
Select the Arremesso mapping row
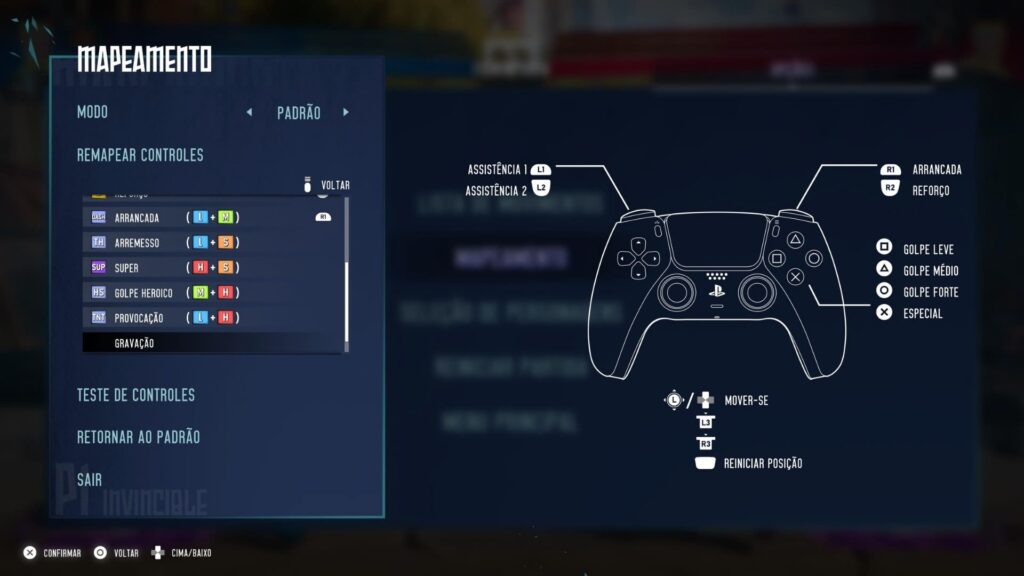[x=212, y=242]
